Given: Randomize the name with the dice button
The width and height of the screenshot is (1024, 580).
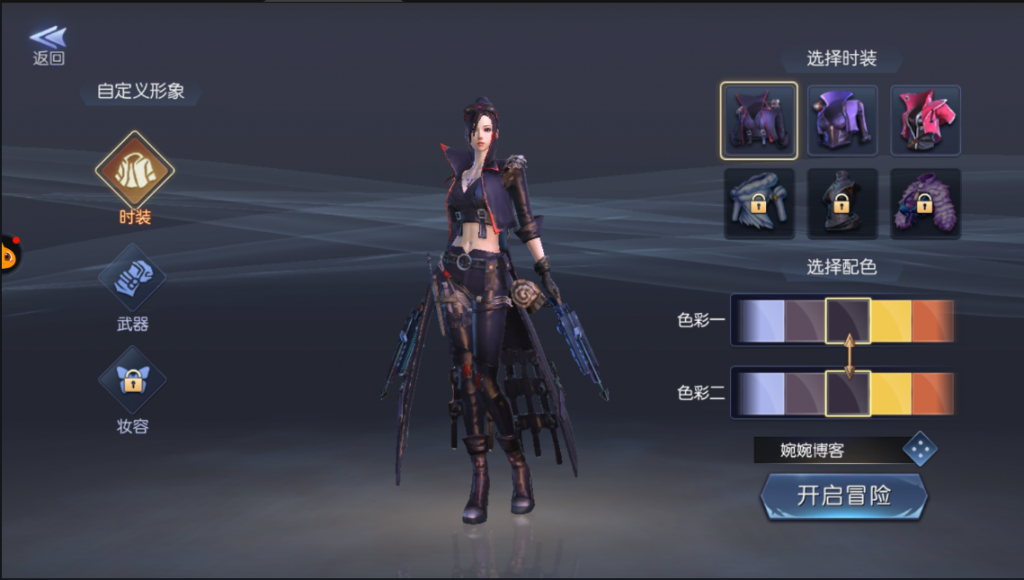Looking at the screenshot, I should coord(920,450).
